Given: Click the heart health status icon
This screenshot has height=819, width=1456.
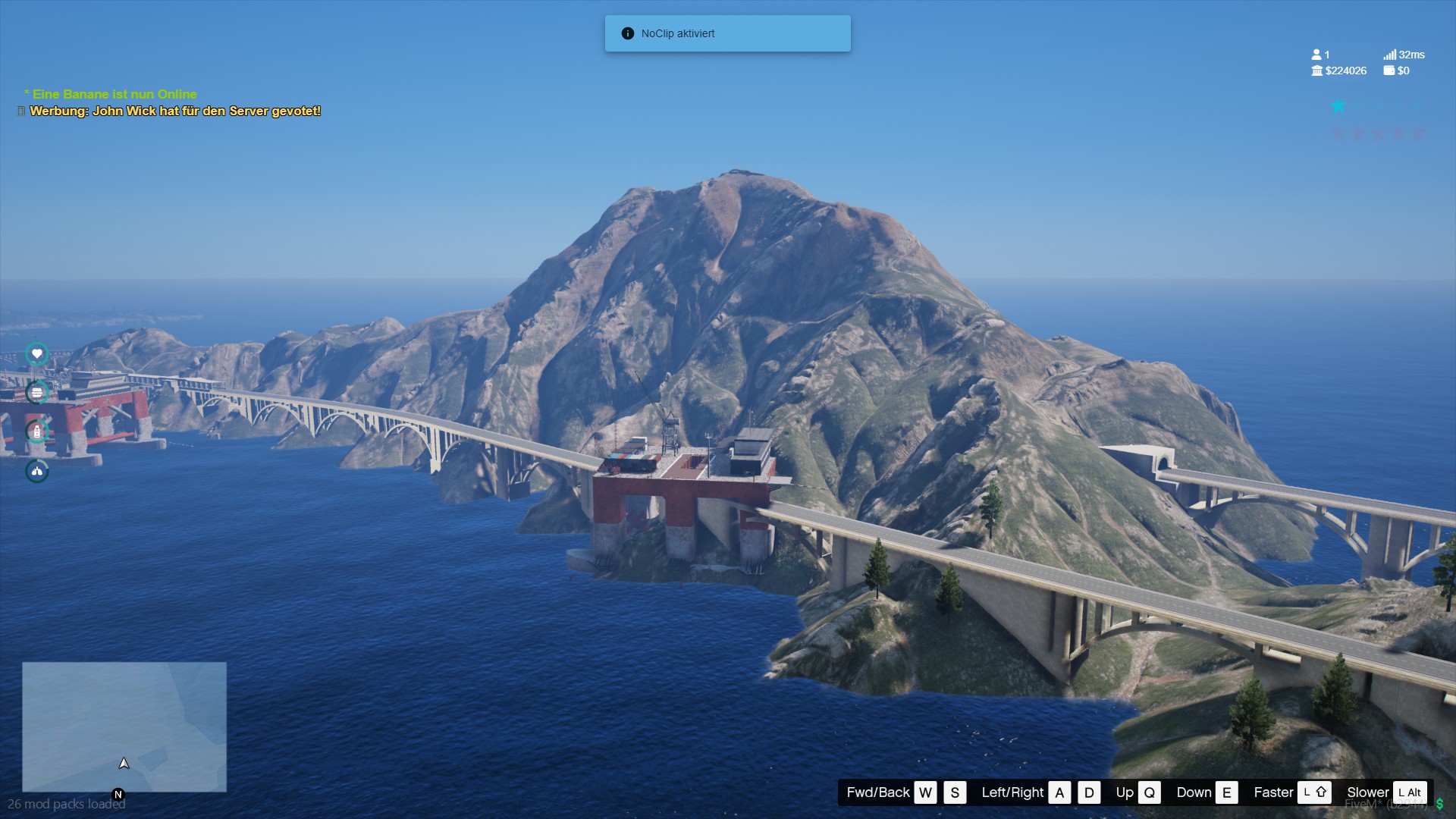Looking at the screenshot, I should [36, 354].
